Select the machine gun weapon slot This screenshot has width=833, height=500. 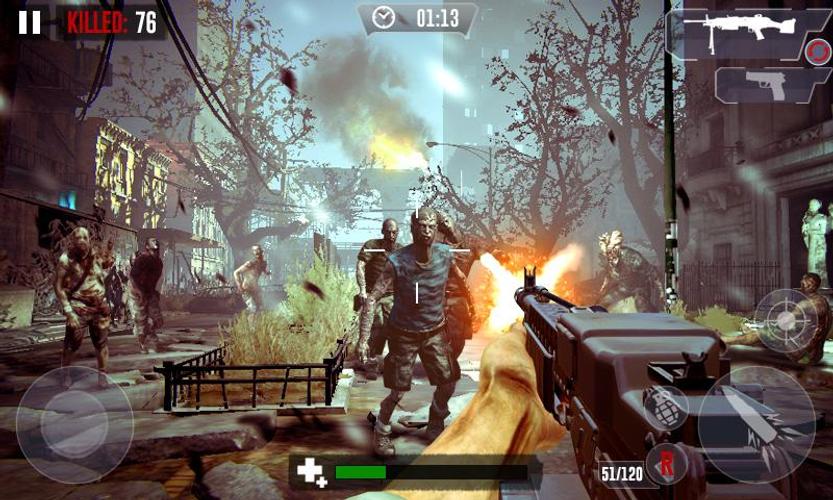(x=748, y=33)
